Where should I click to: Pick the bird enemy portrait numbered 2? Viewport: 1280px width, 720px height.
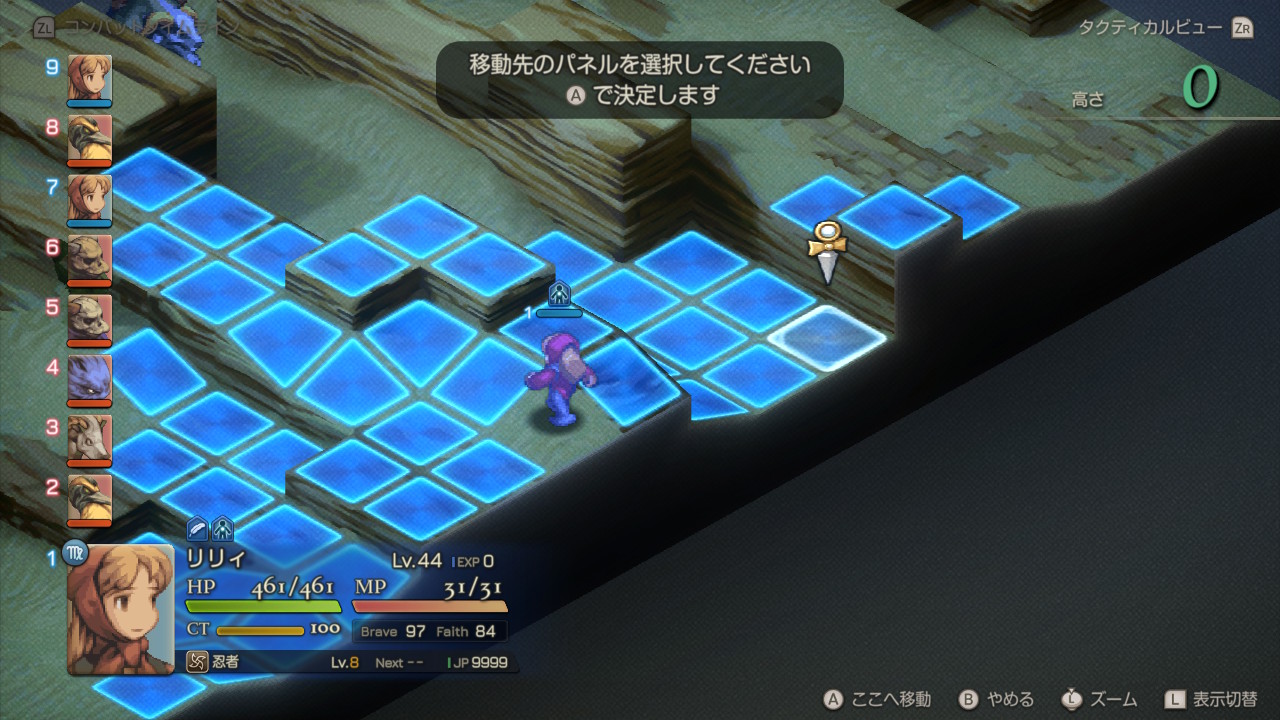[90, 499]
